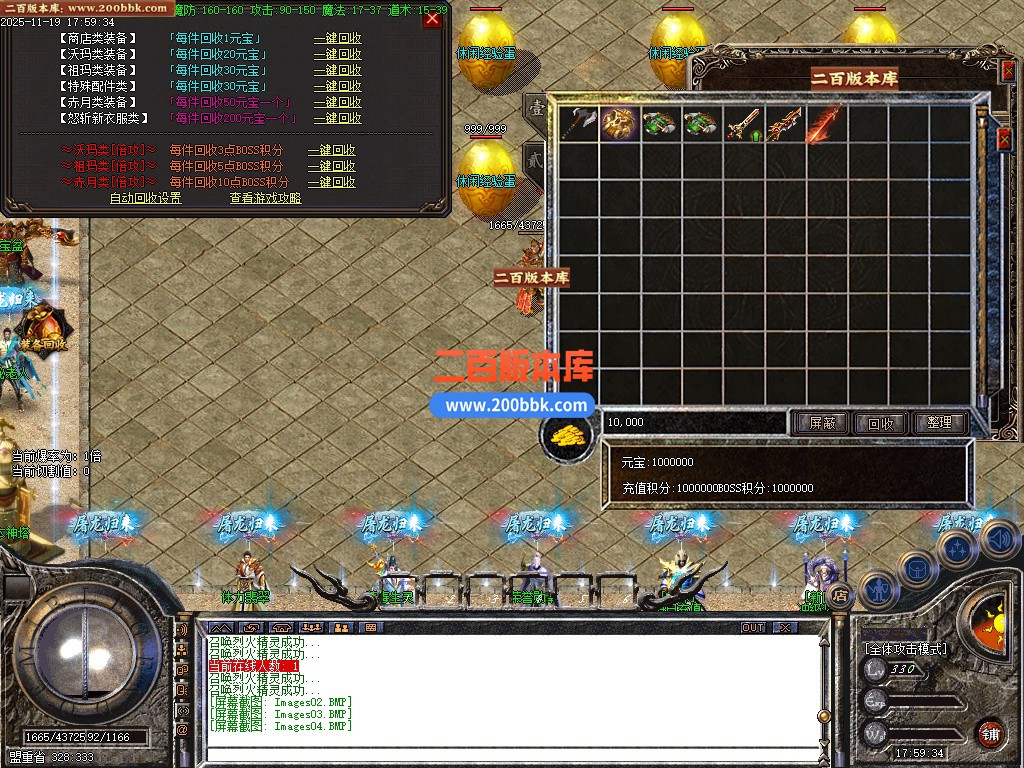Switch to bag page 贰 tab
The width and height of the screenshot is (1024, 768).
pyautogui.click(x=534, y=160)
